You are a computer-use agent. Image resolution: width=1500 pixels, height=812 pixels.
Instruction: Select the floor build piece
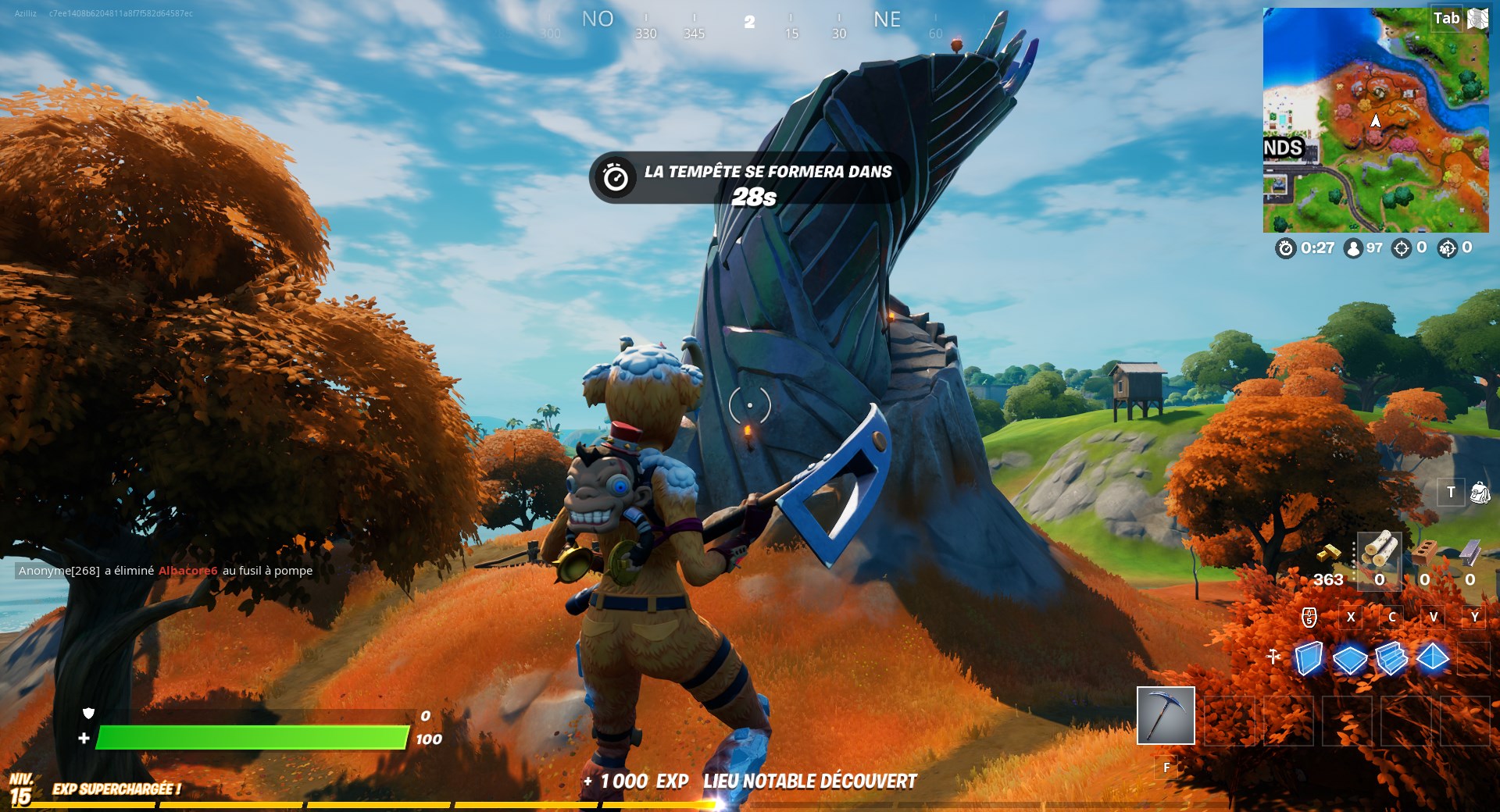tap(1350, 658)
